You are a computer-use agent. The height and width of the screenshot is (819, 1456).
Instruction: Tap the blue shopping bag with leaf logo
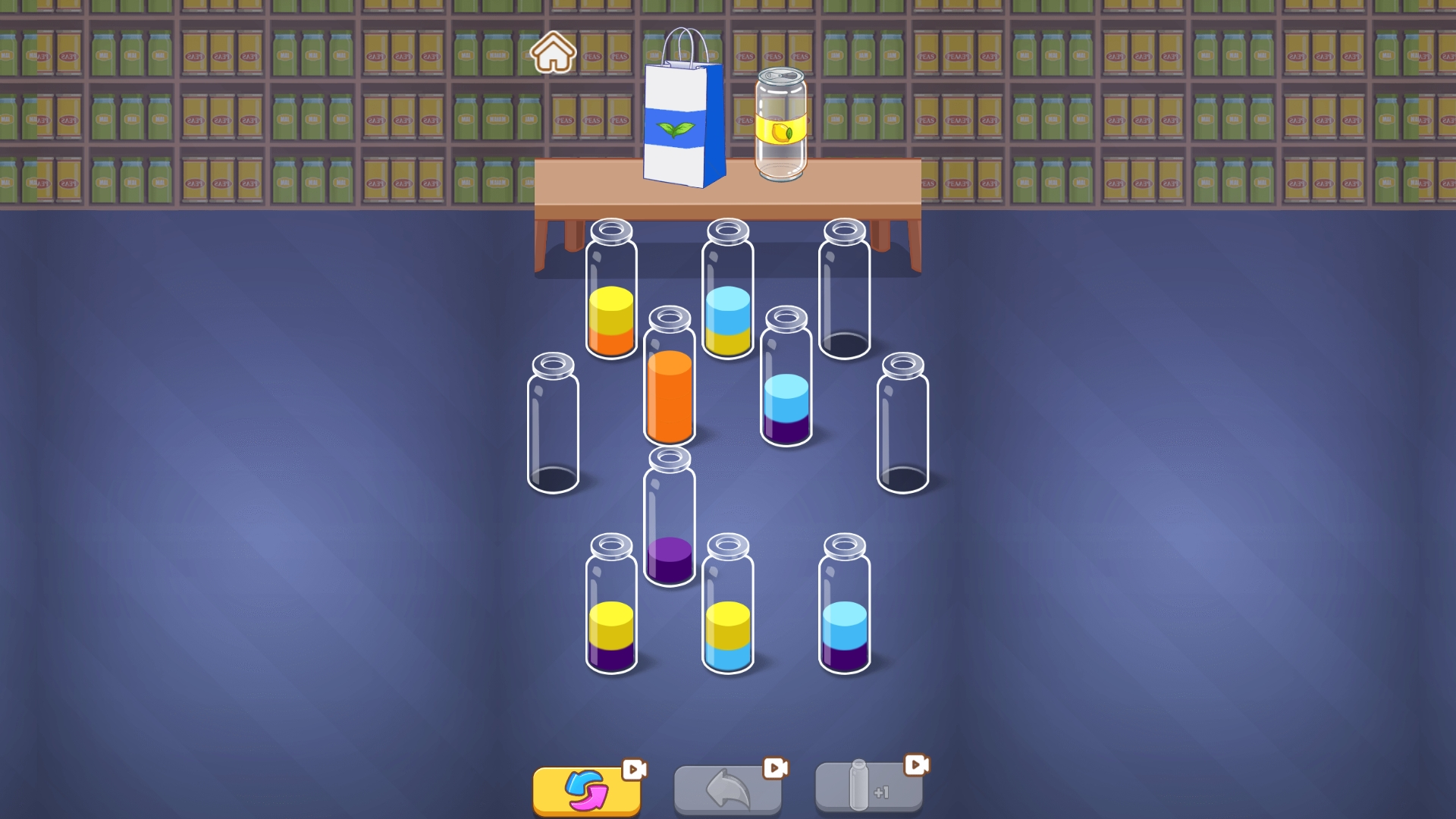coord(682,125)
